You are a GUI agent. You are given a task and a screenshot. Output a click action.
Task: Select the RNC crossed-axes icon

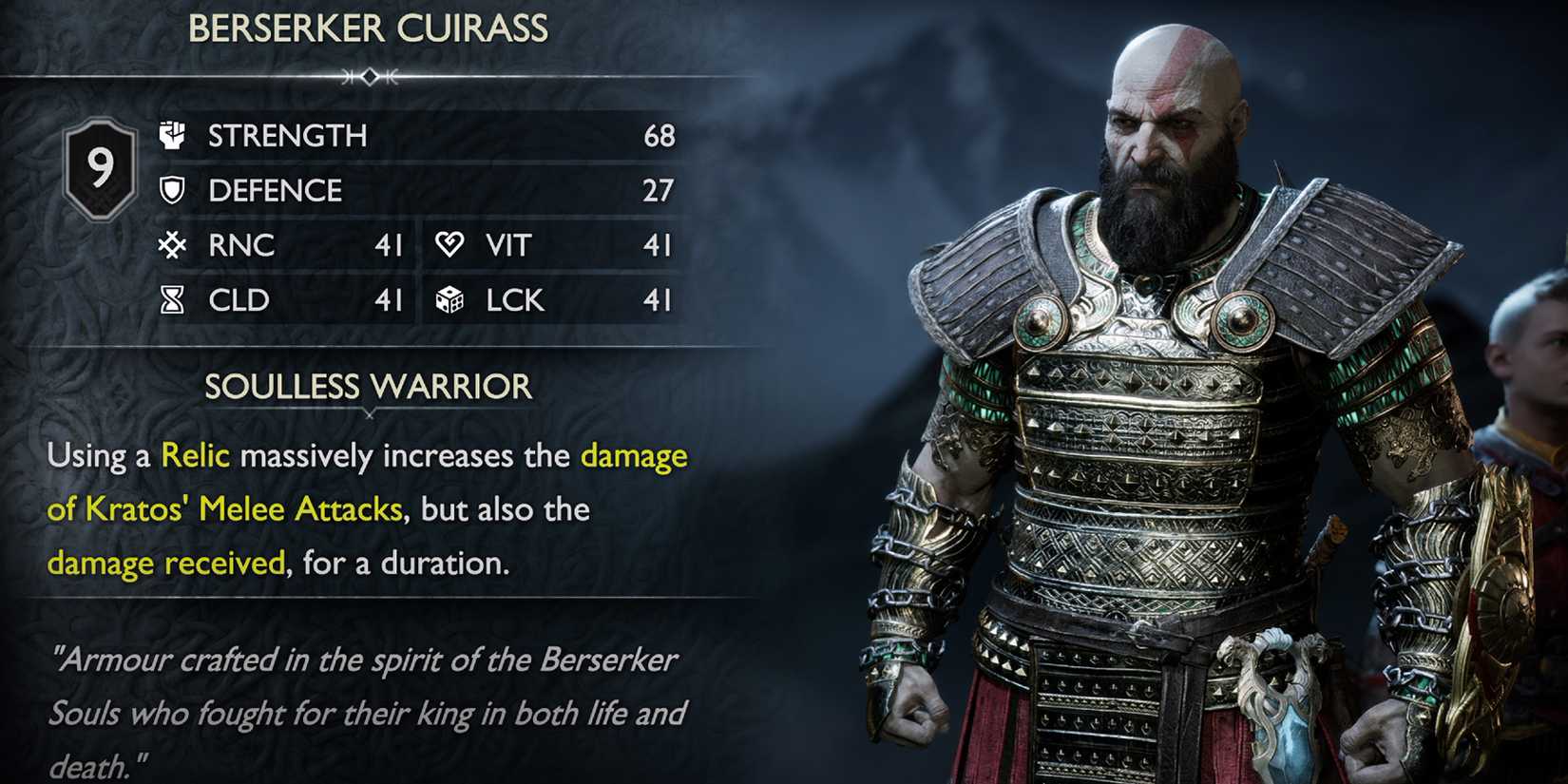tap(171, 246)
